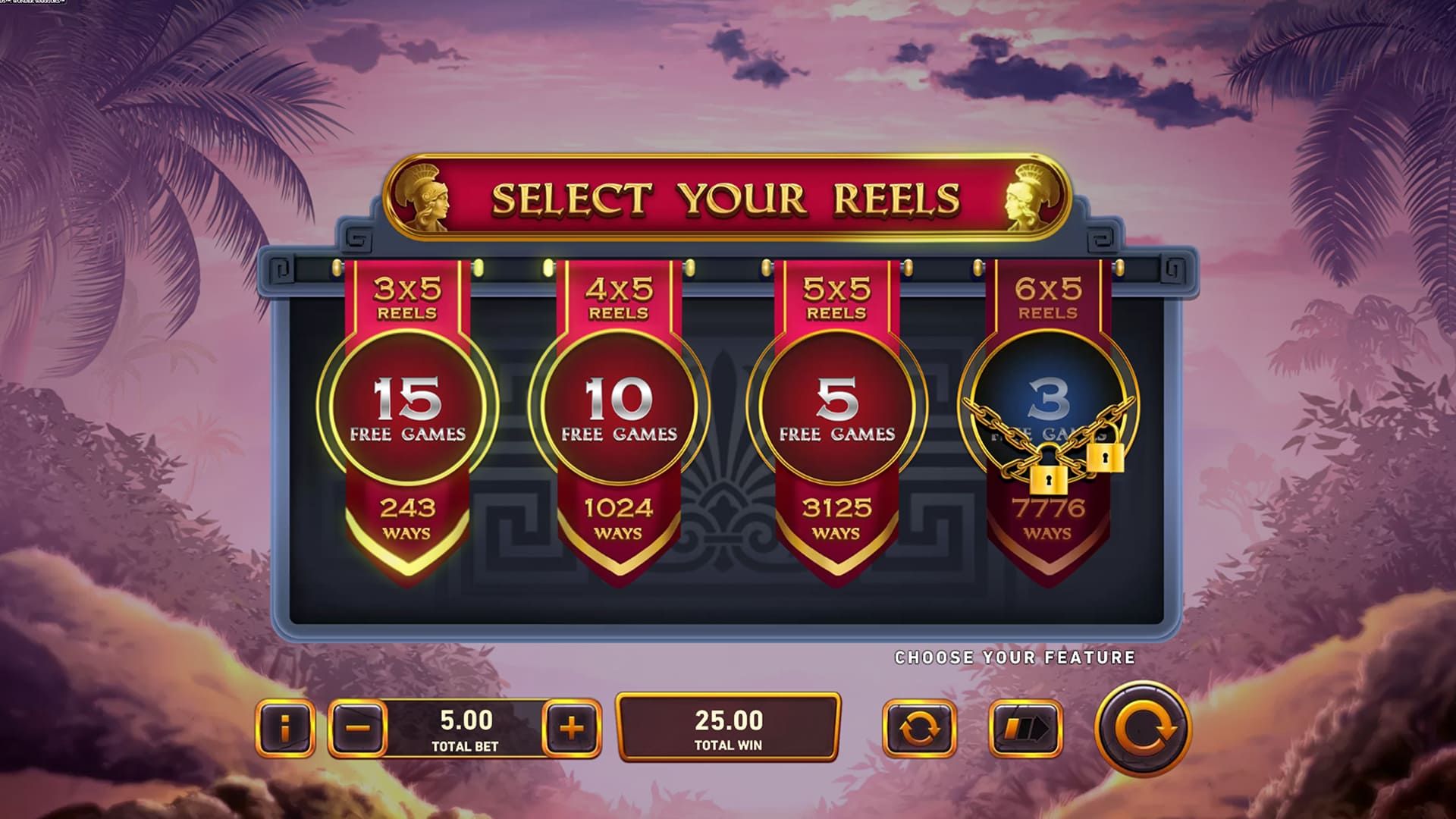
Task: Hit the large round spin button
Action: coord(1142,729)
